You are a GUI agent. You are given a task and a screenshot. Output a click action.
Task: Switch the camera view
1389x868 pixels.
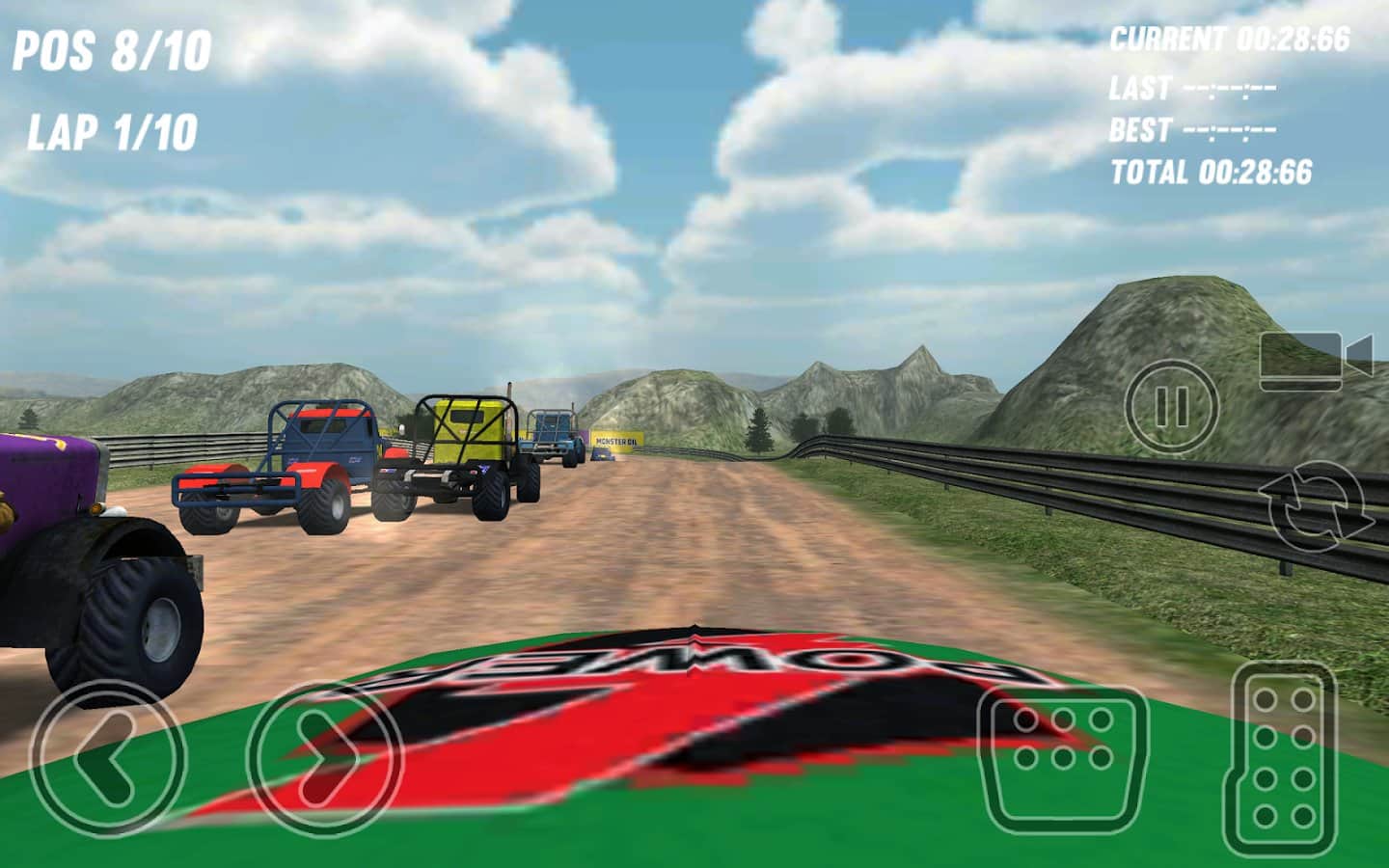coord(1316,360)
